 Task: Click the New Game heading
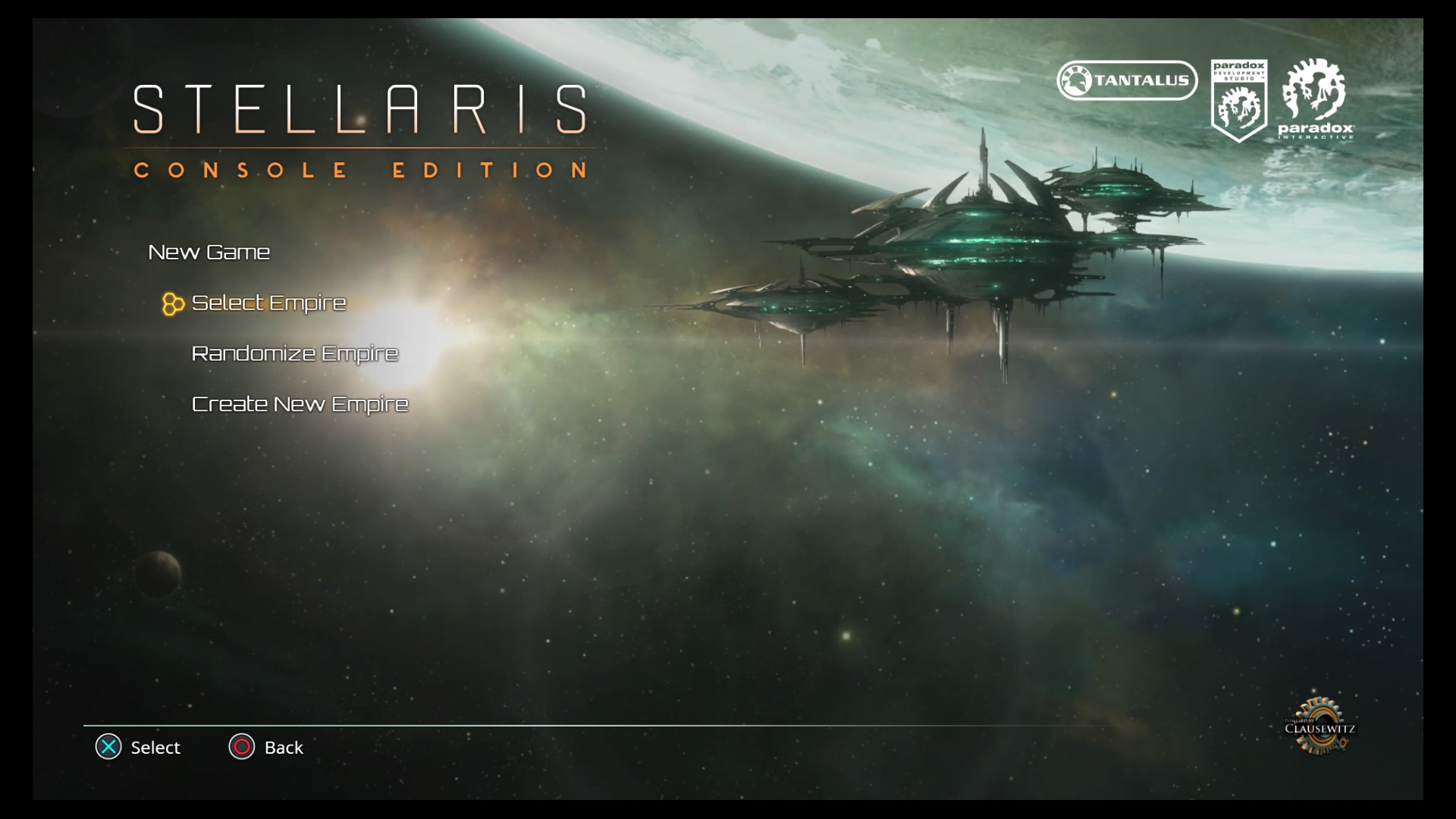tap(209, 252)
